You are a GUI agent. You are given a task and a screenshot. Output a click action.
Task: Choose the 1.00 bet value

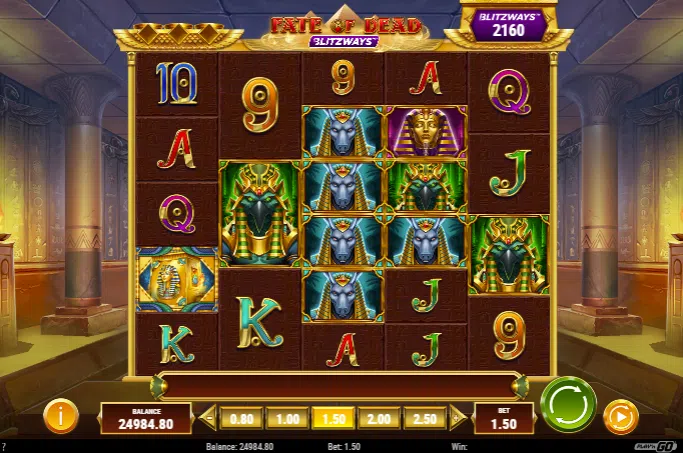tap(287, 416)
